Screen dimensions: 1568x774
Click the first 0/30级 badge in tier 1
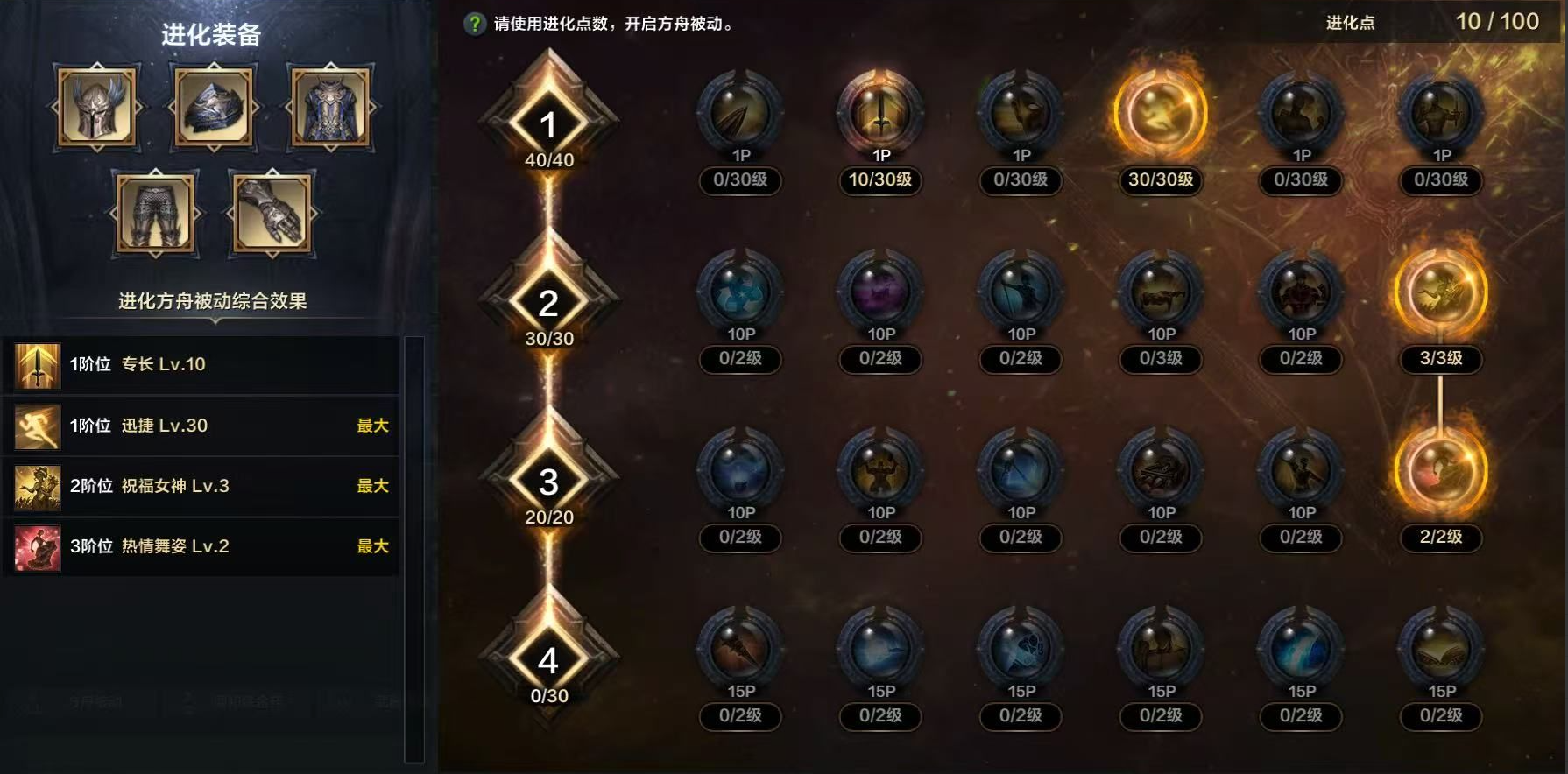point(740,182)
